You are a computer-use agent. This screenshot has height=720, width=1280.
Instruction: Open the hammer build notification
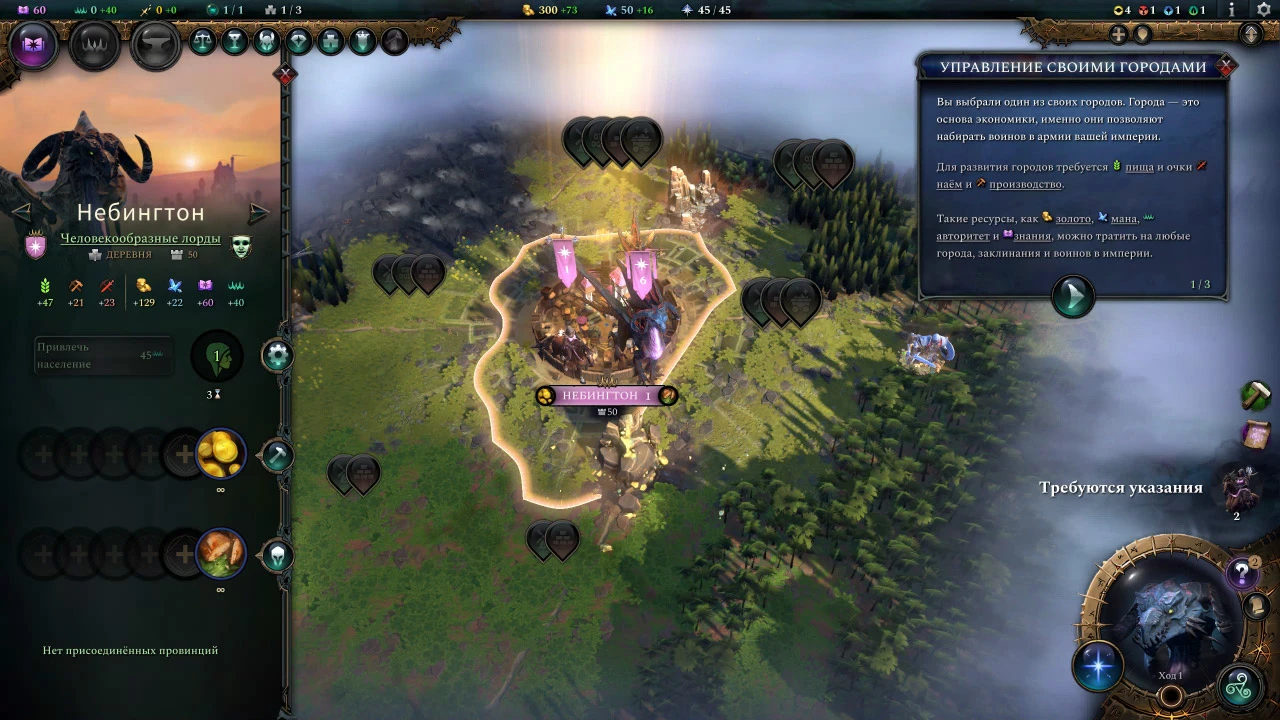click(x=1255, y=395)
